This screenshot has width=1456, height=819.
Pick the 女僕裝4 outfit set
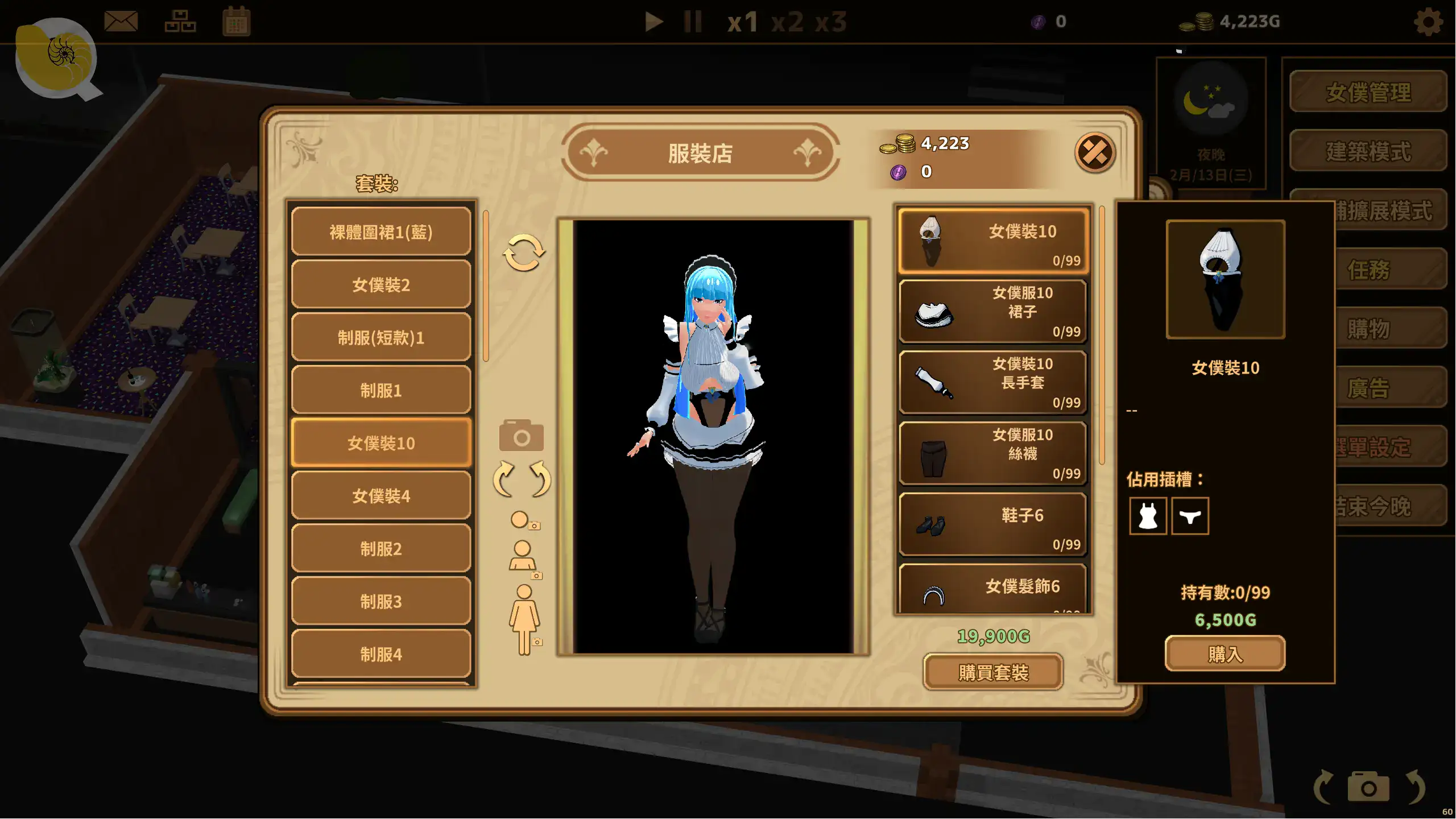[381, 496]
